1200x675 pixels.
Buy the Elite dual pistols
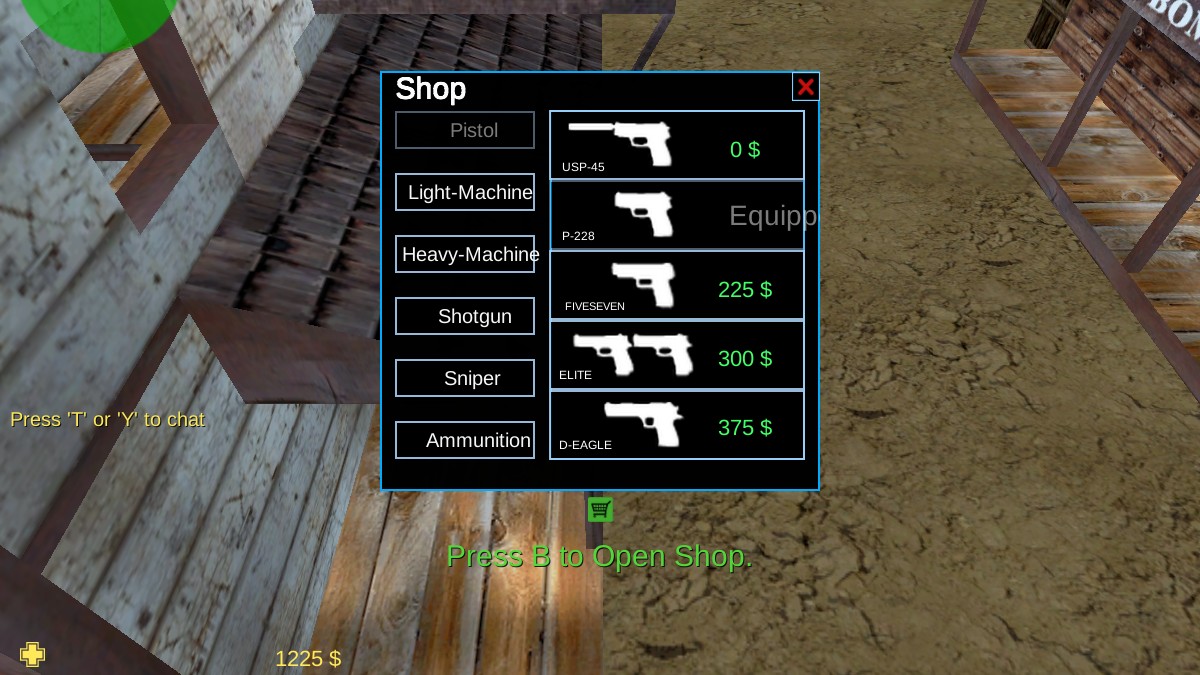677,355
